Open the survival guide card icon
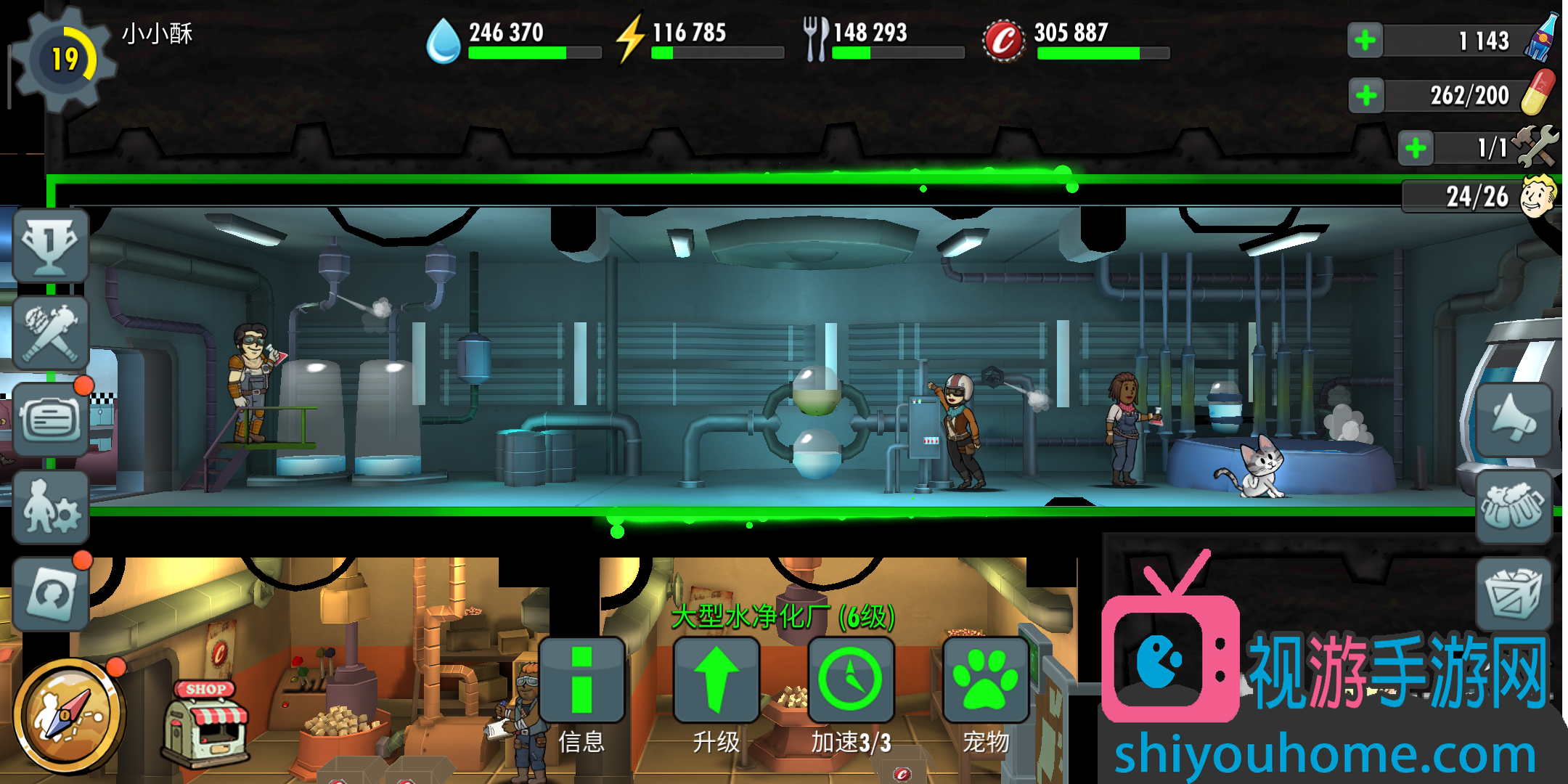The width and height of the screenshot is (1568, 784). tap(50, 594)
